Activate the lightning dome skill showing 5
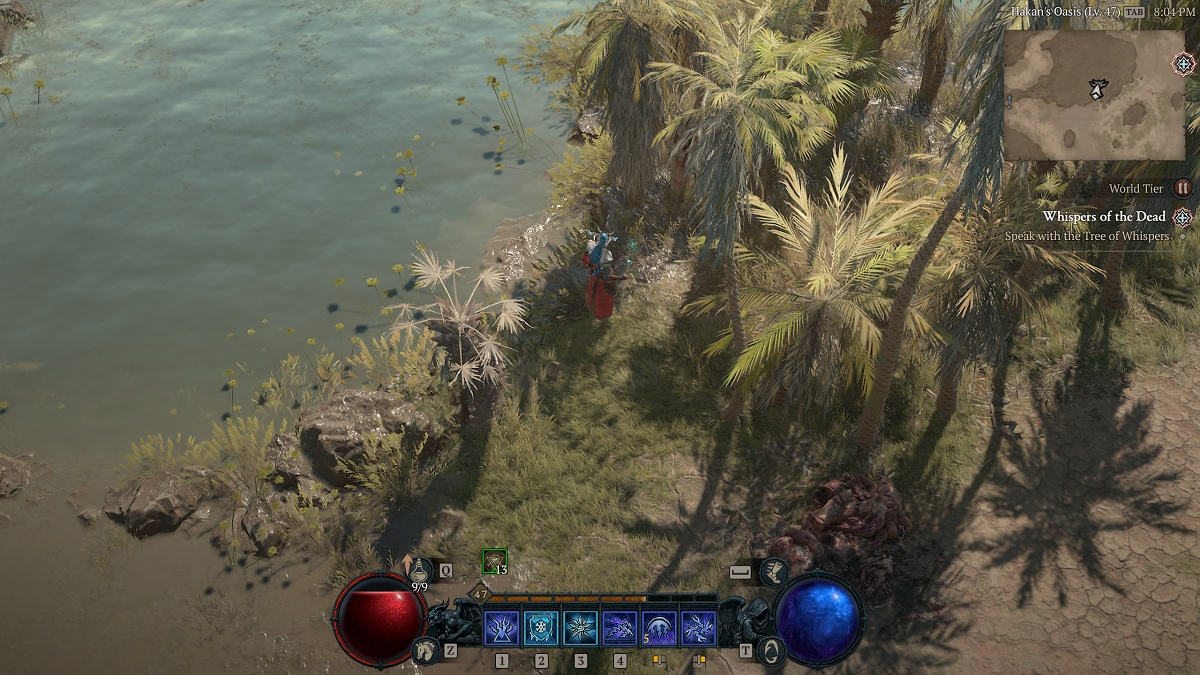The height and width of the screenshot is (675, 1200). tap(659, 628)
